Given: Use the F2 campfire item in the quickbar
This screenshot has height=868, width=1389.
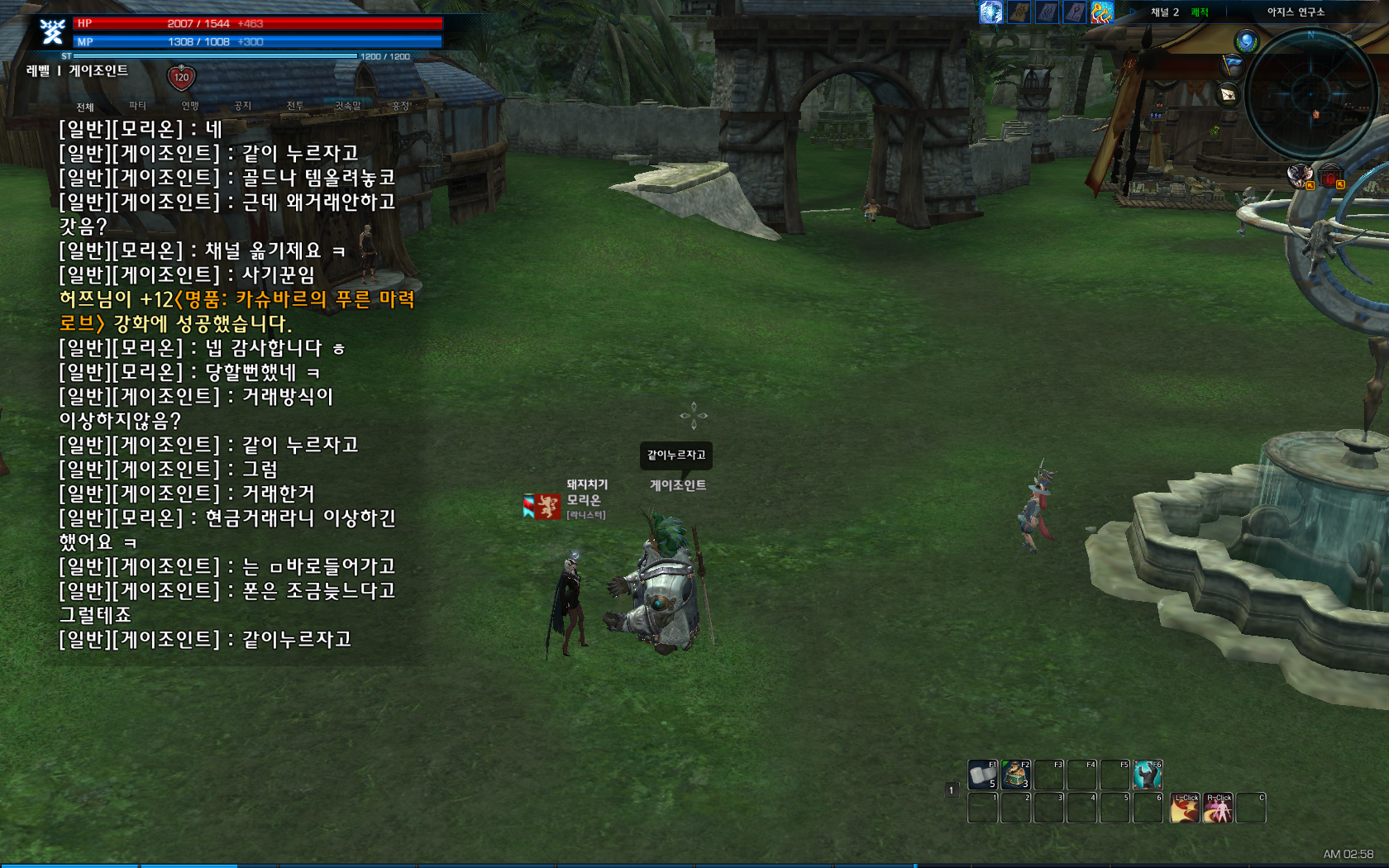Looking at the screenshot, I should (x=1015, y=775).
